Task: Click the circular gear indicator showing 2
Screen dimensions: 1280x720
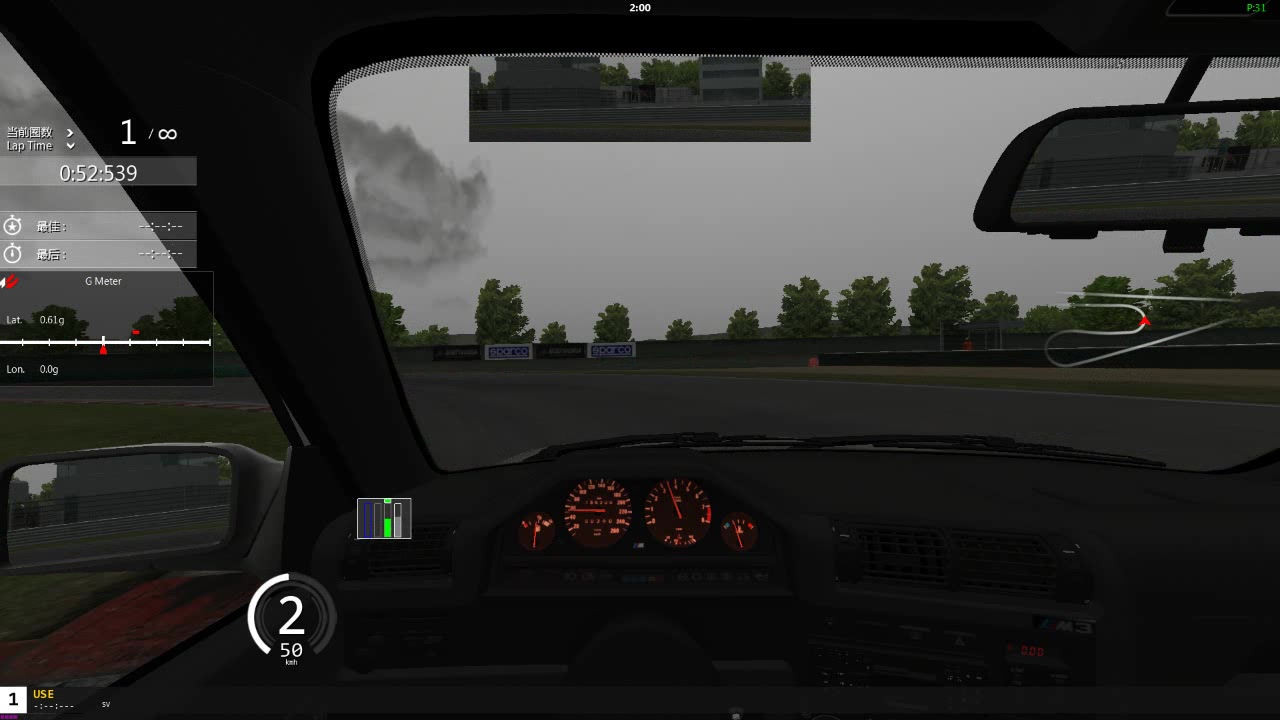Action: pos(289,616)
